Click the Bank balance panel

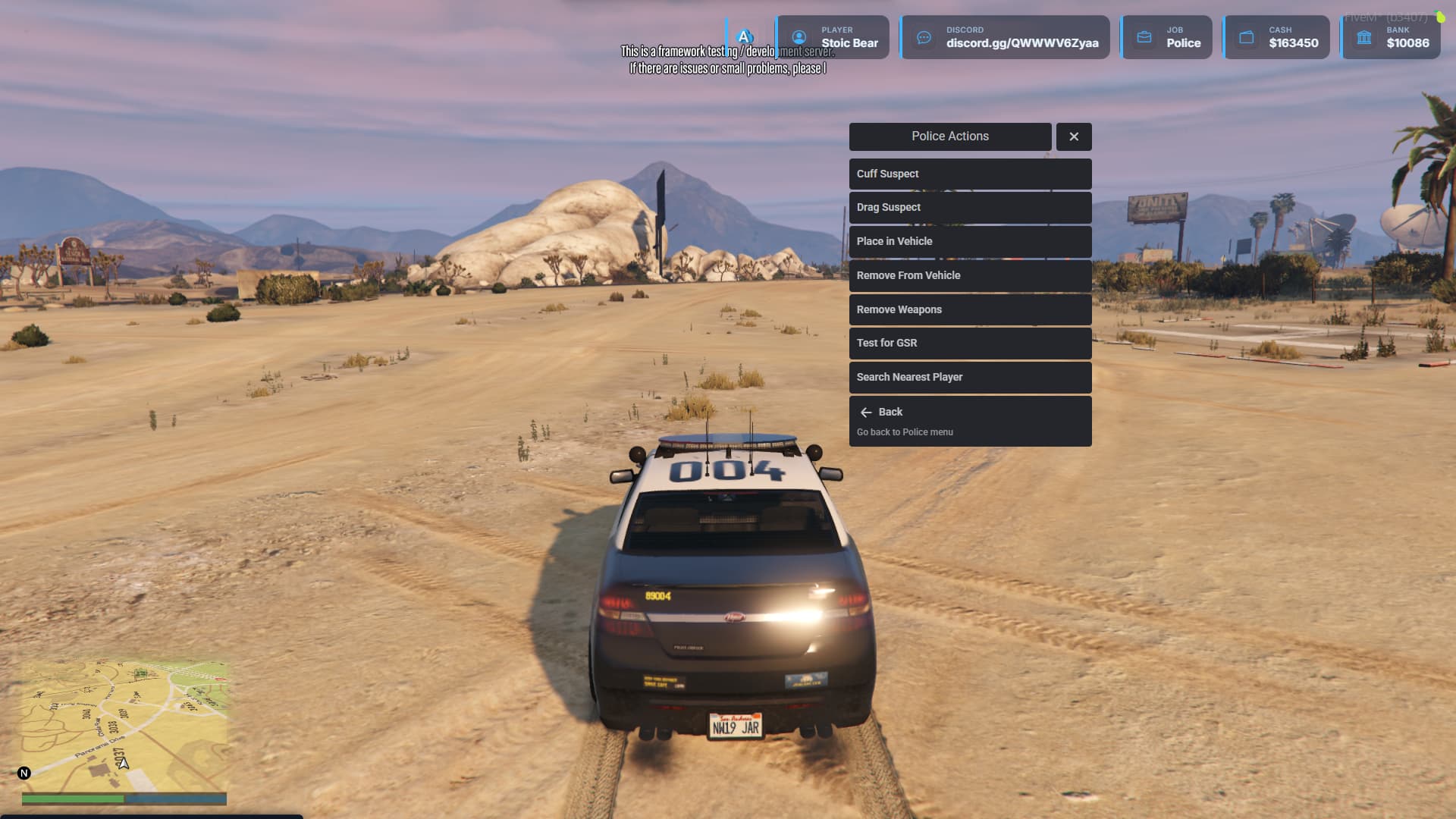(x=1391, y=37)
